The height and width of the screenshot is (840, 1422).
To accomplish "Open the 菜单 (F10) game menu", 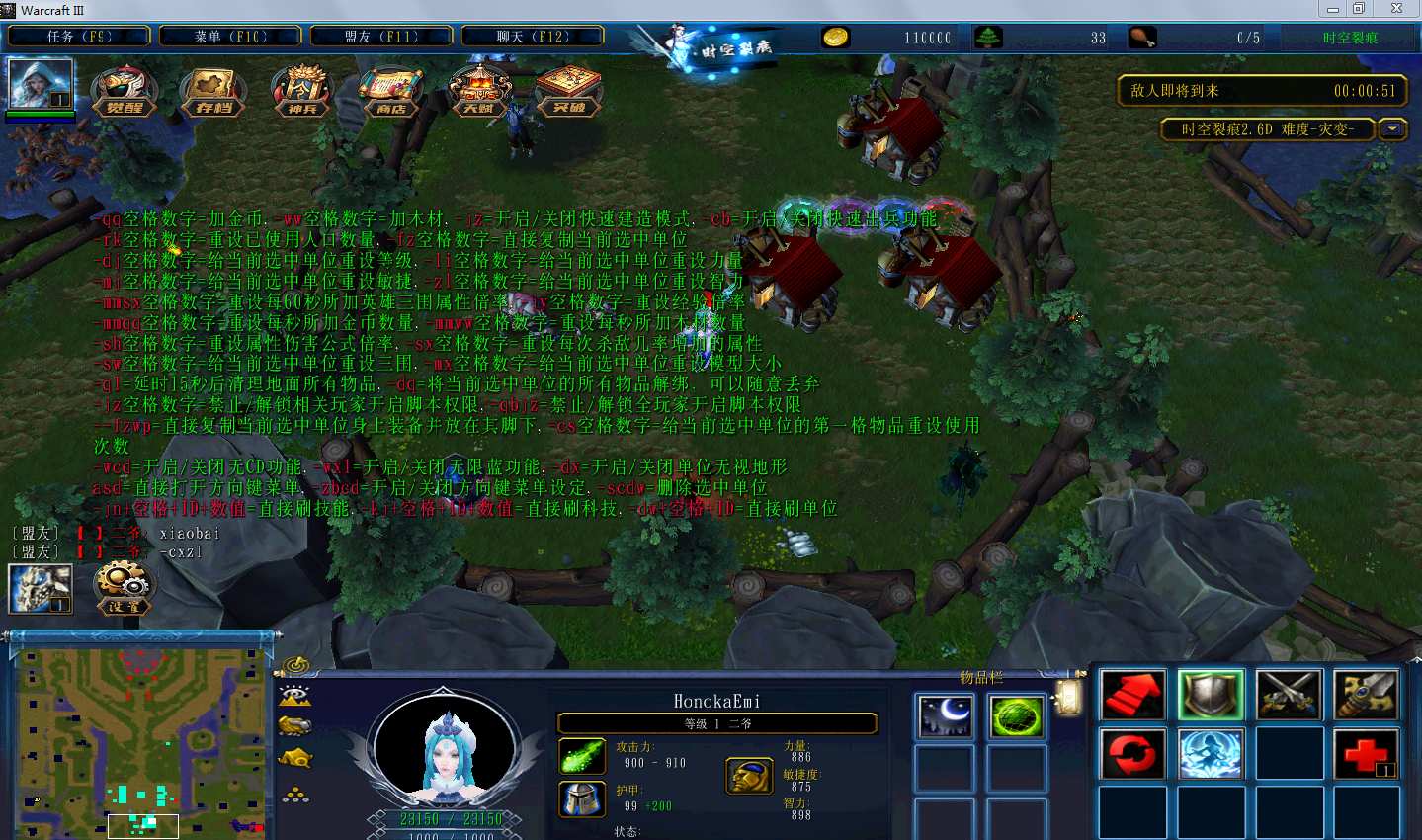I will (x=230, y=37).
